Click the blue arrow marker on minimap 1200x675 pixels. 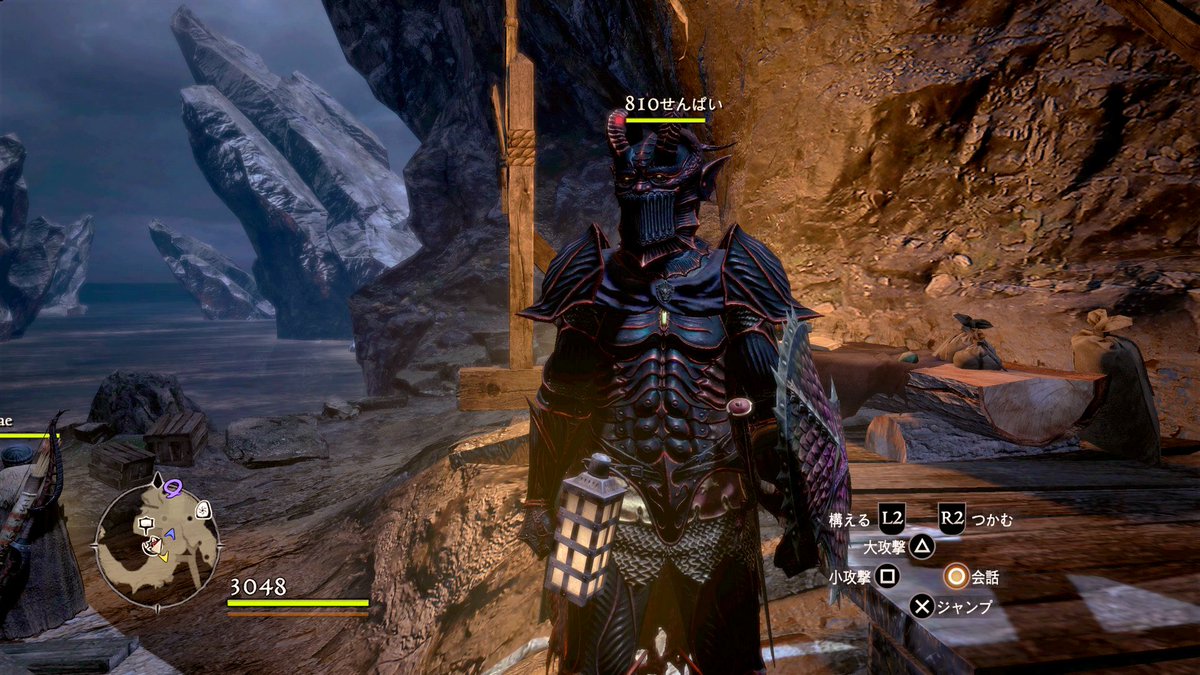pyautogui.click(x=170, y=535)
